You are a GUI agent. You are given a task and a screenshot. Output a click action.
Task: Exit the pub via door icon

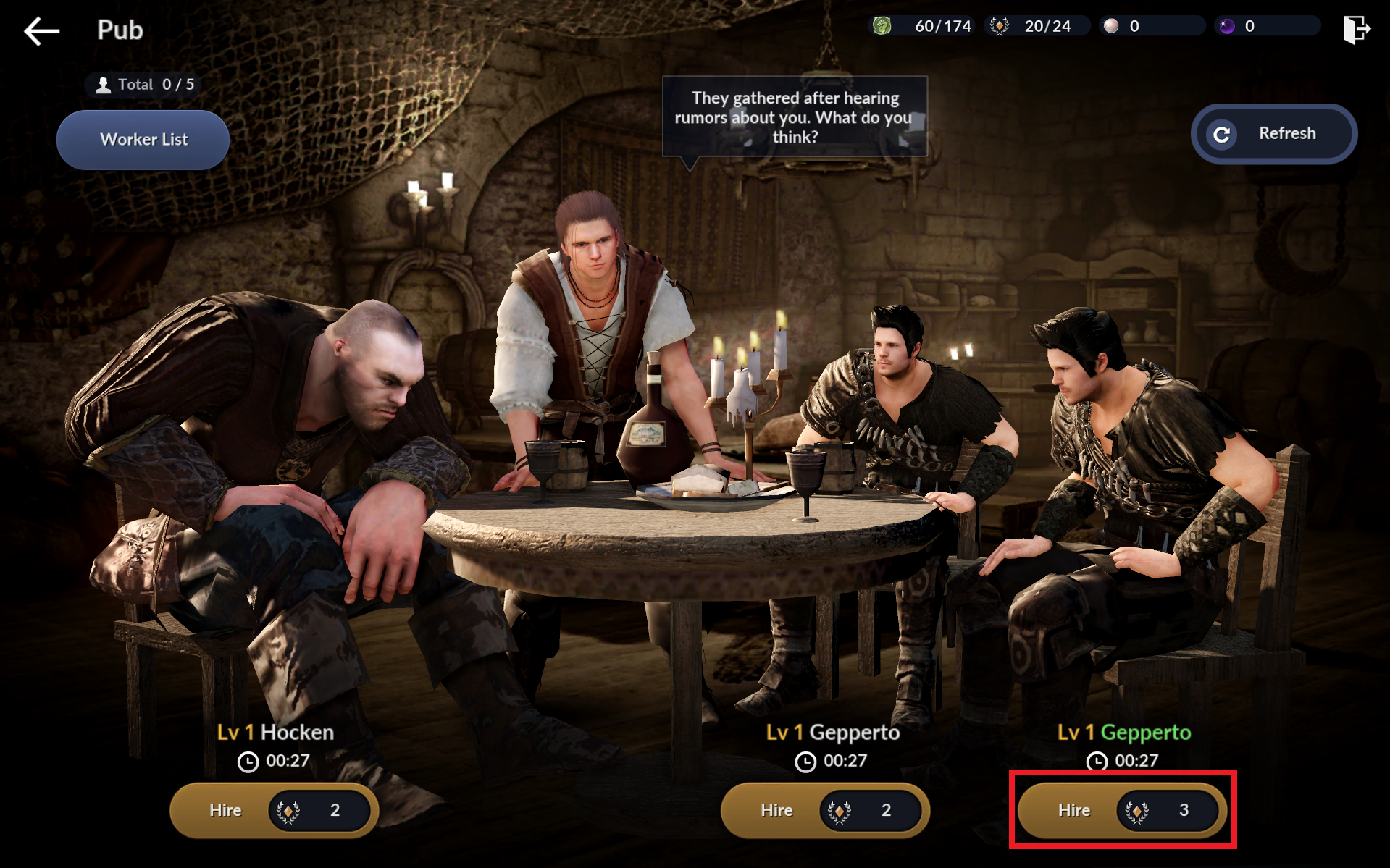tap(1355, 30)
